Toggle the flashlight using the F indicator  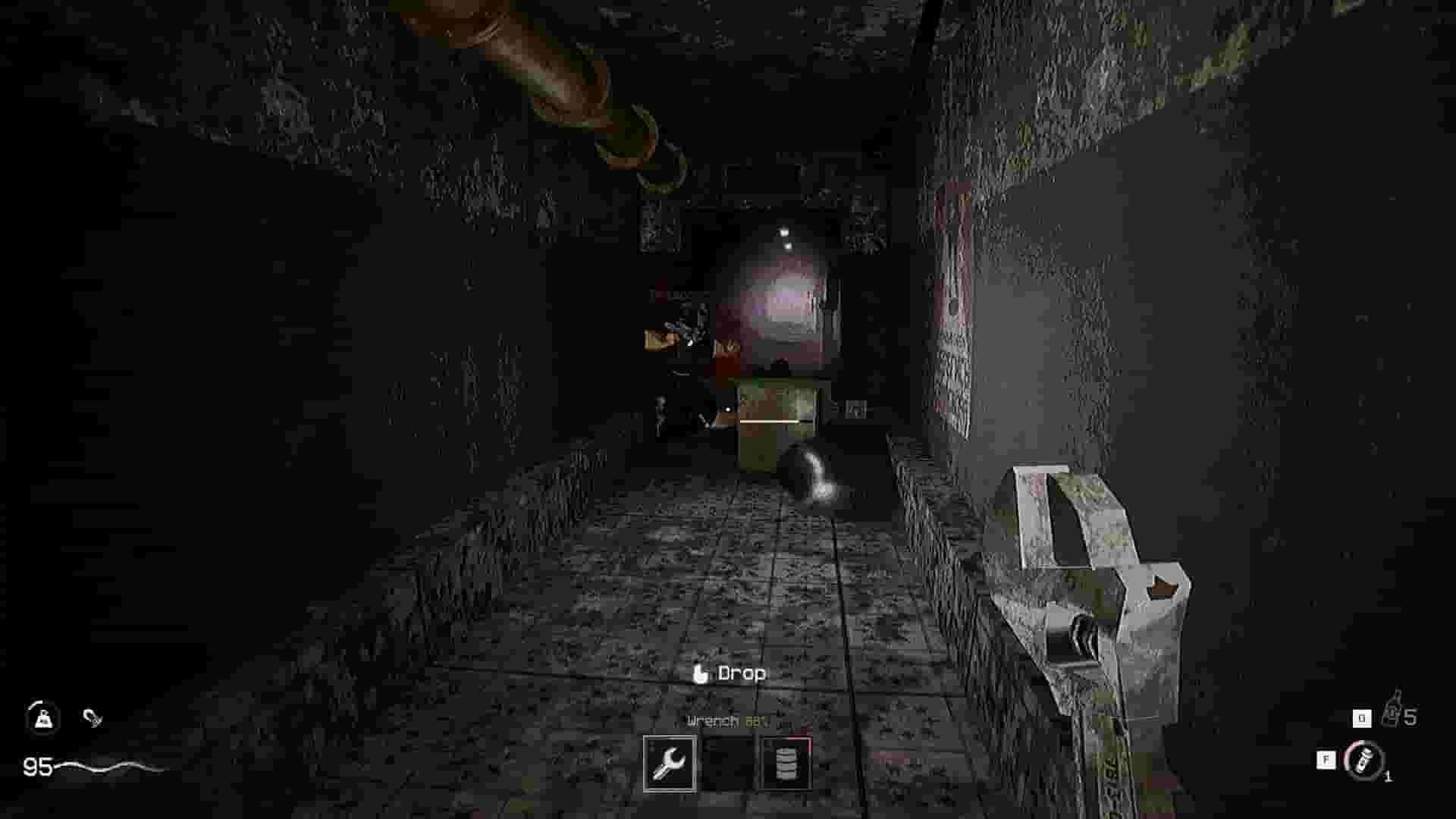[x=1325, y=758]
